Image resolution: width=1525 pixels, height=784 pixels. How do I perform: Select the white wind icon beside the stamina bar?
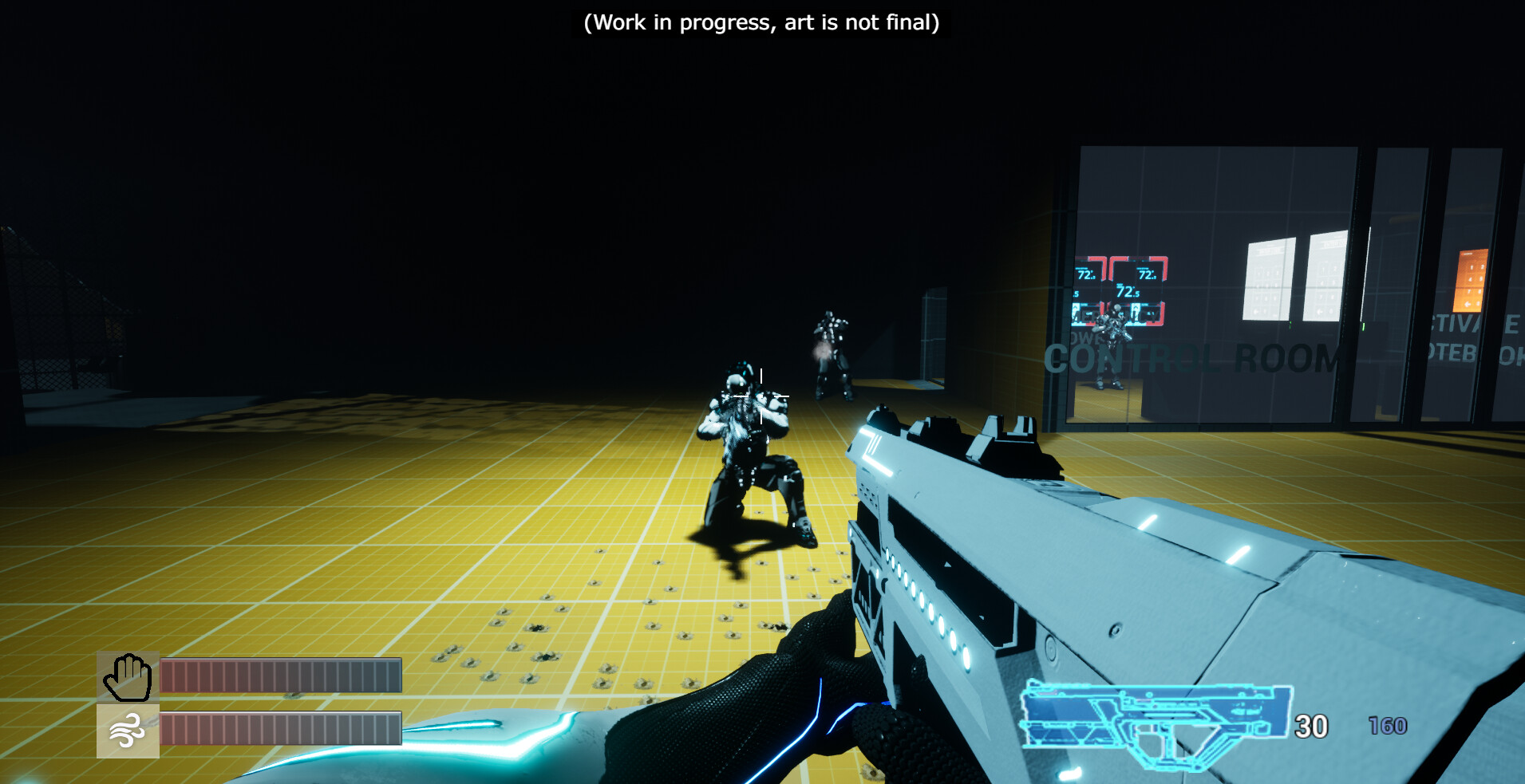(128, 730)
